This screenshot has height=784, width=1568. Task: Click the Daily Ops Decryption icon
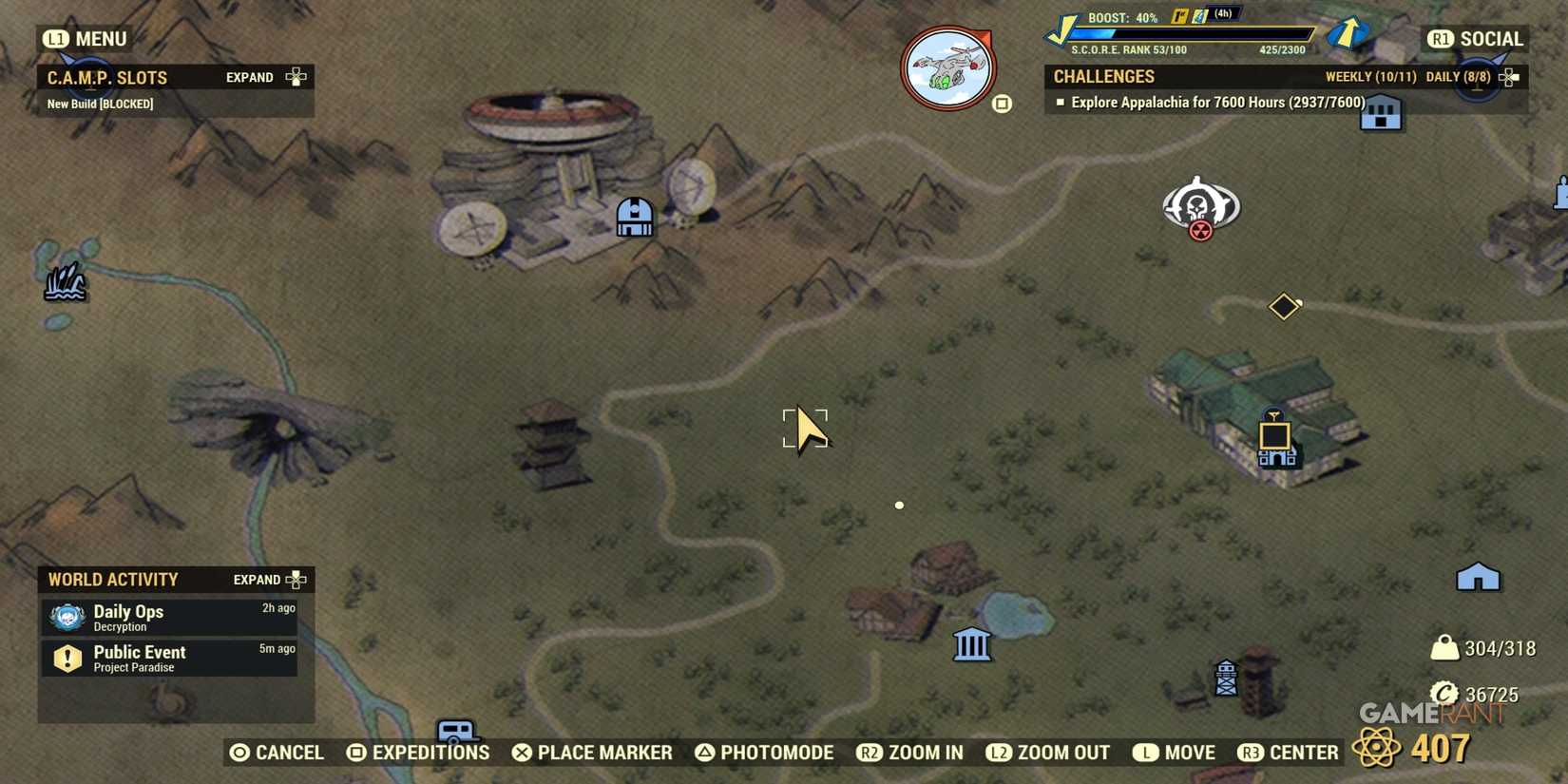point(66,617)
